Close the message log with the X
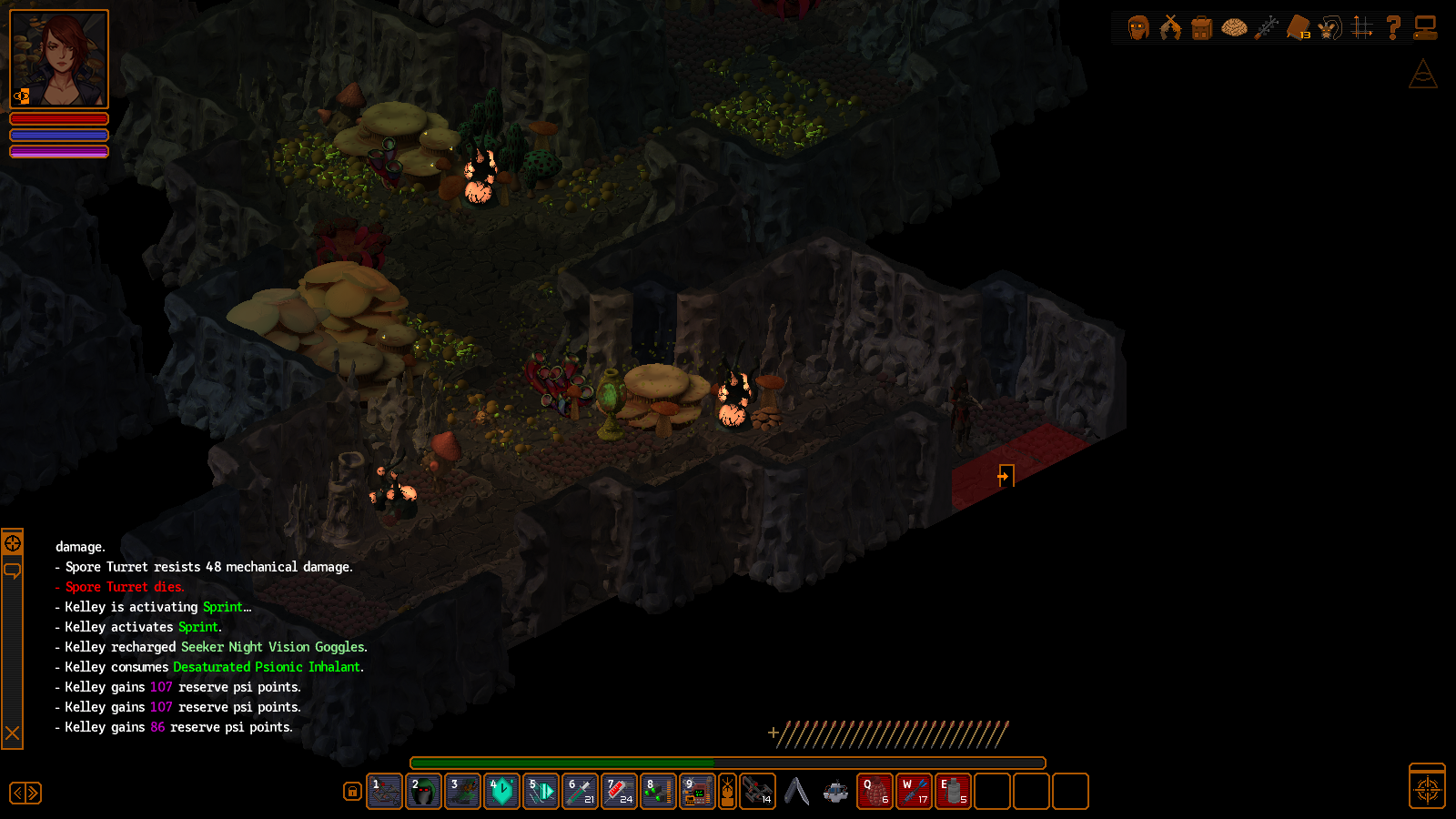The image size is (1456, 819). point(13,733)
